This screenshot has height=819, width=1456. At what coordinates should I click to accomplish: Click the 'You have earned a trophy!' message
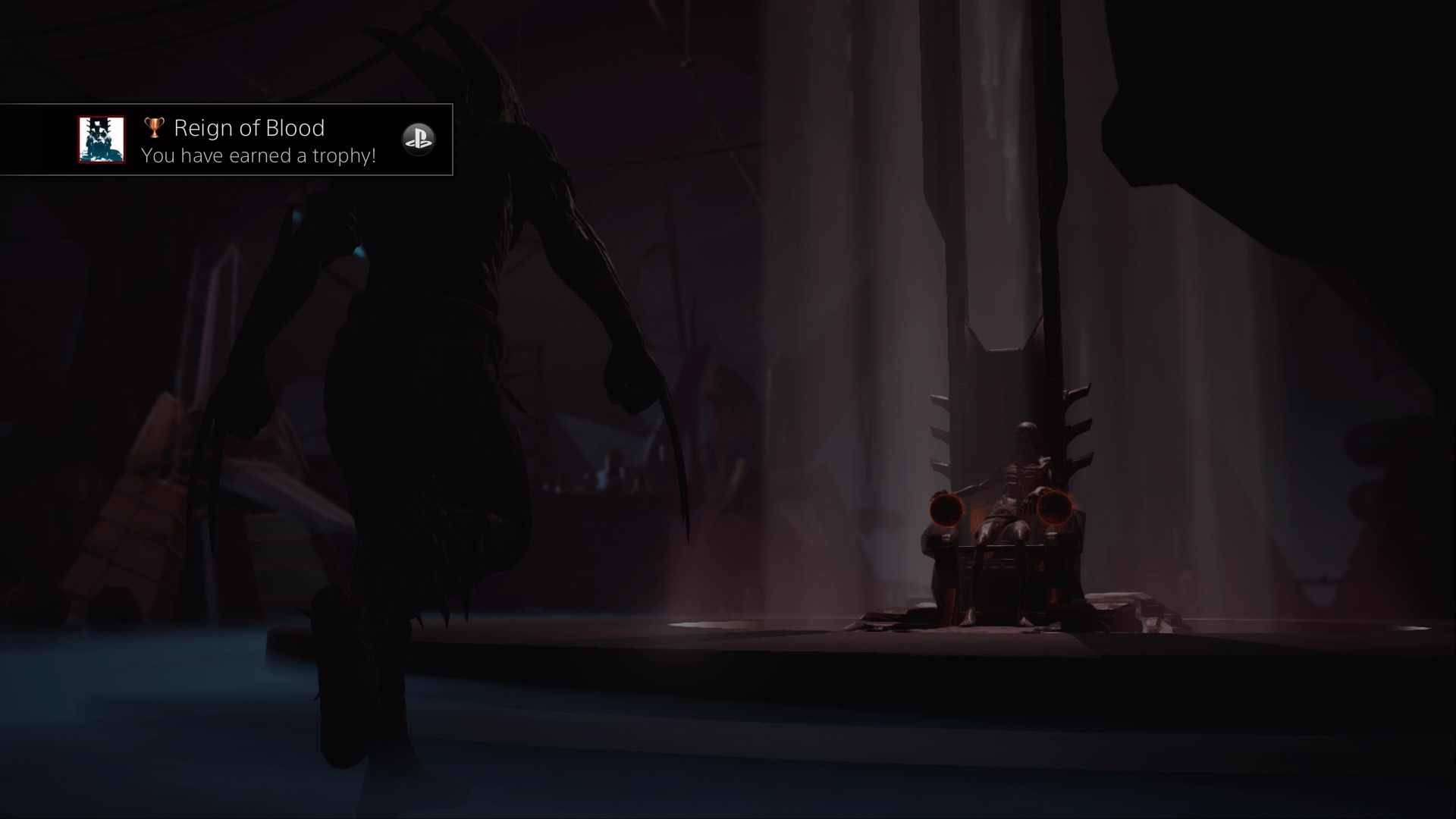pos(258,157)
